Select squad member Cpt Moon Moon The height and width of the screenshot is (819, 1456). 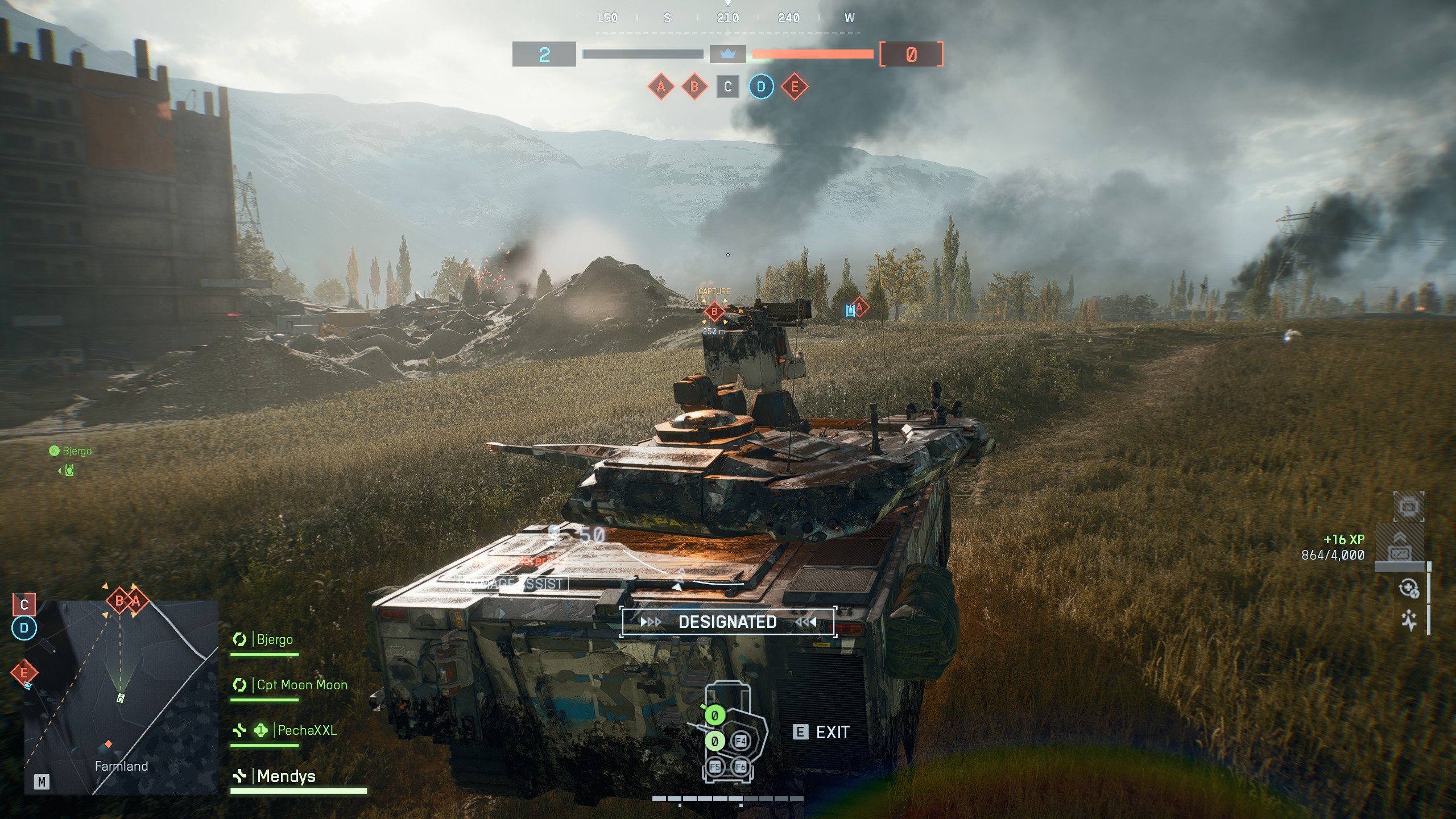click(x=301, y=685)
